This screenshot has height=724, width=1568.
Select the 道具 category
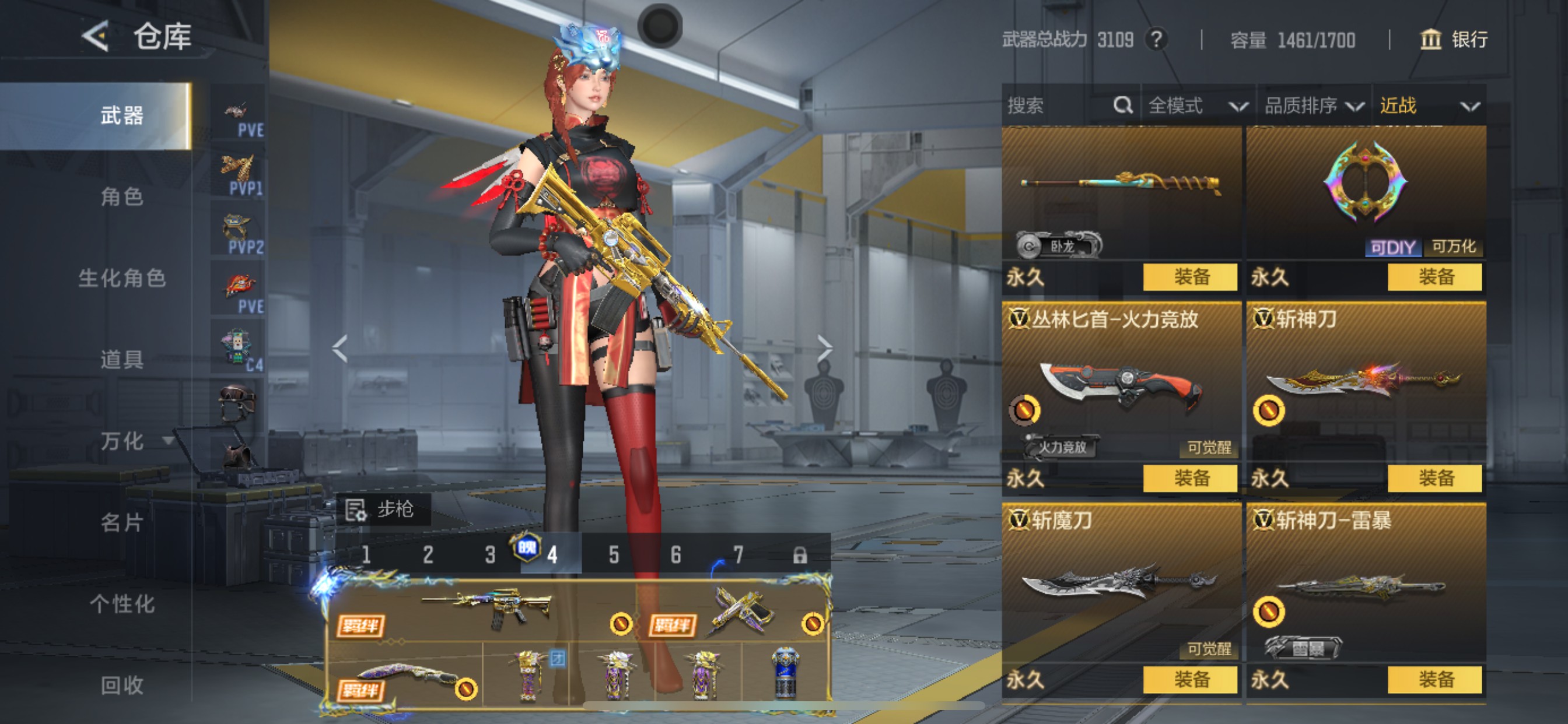pos(122,360)
